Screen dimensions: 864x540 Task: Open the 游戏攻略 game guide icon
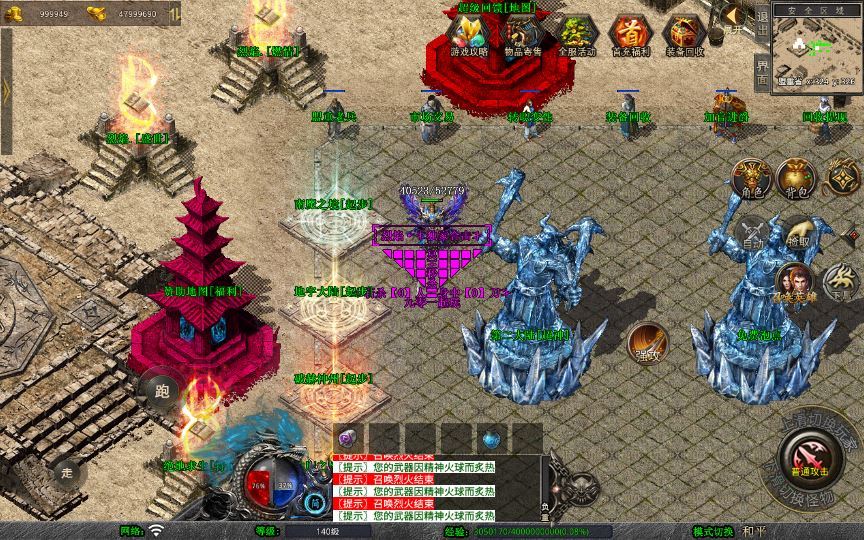(469, 33)
